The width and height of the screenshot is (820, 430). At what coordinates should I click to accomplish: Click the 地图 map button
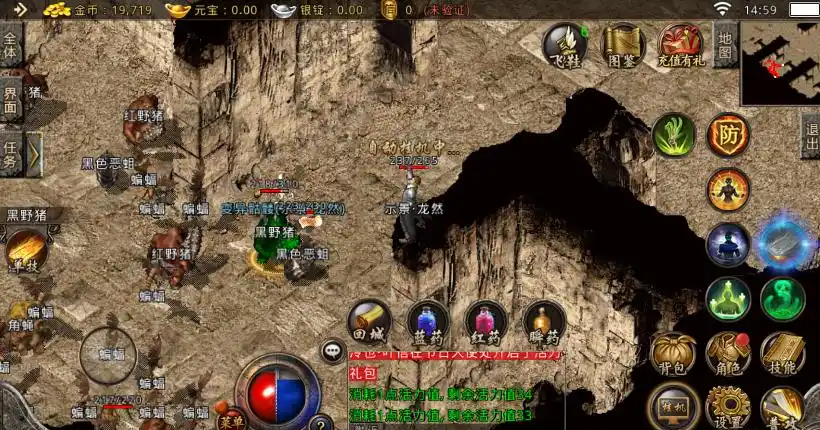[x=726, y=45]
